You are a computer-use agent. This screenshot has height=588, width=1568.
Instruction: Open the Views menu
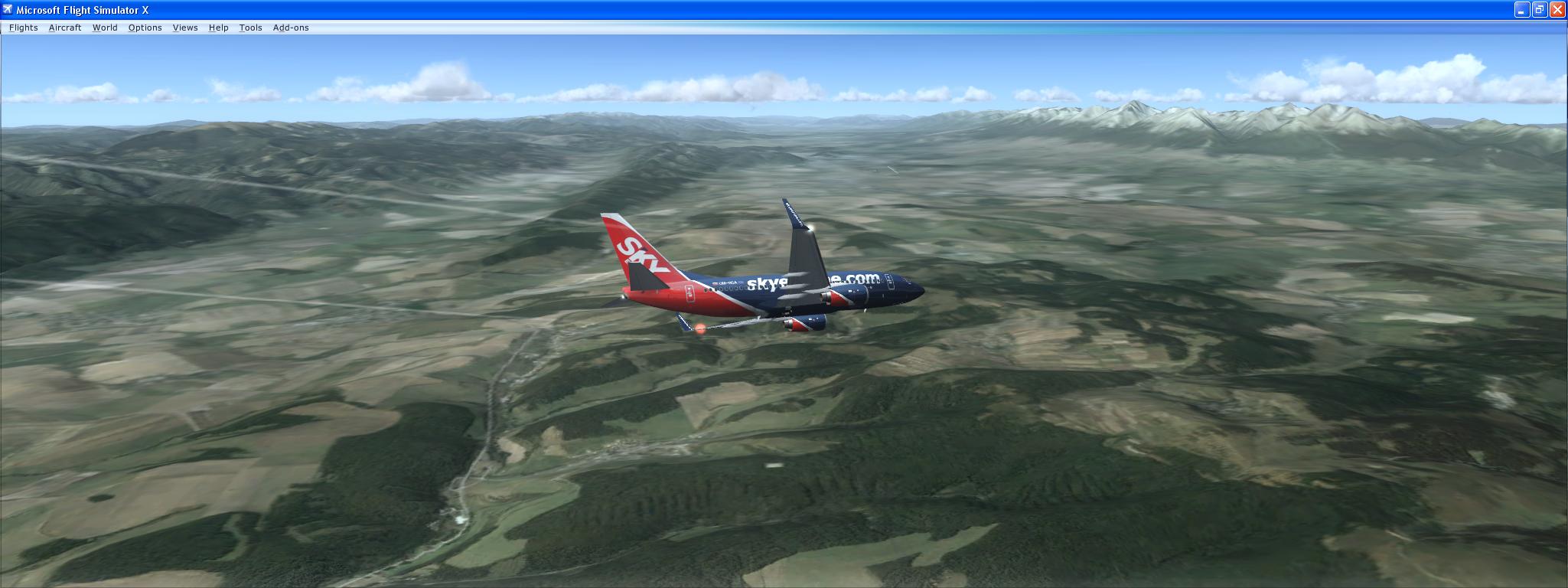184,28
